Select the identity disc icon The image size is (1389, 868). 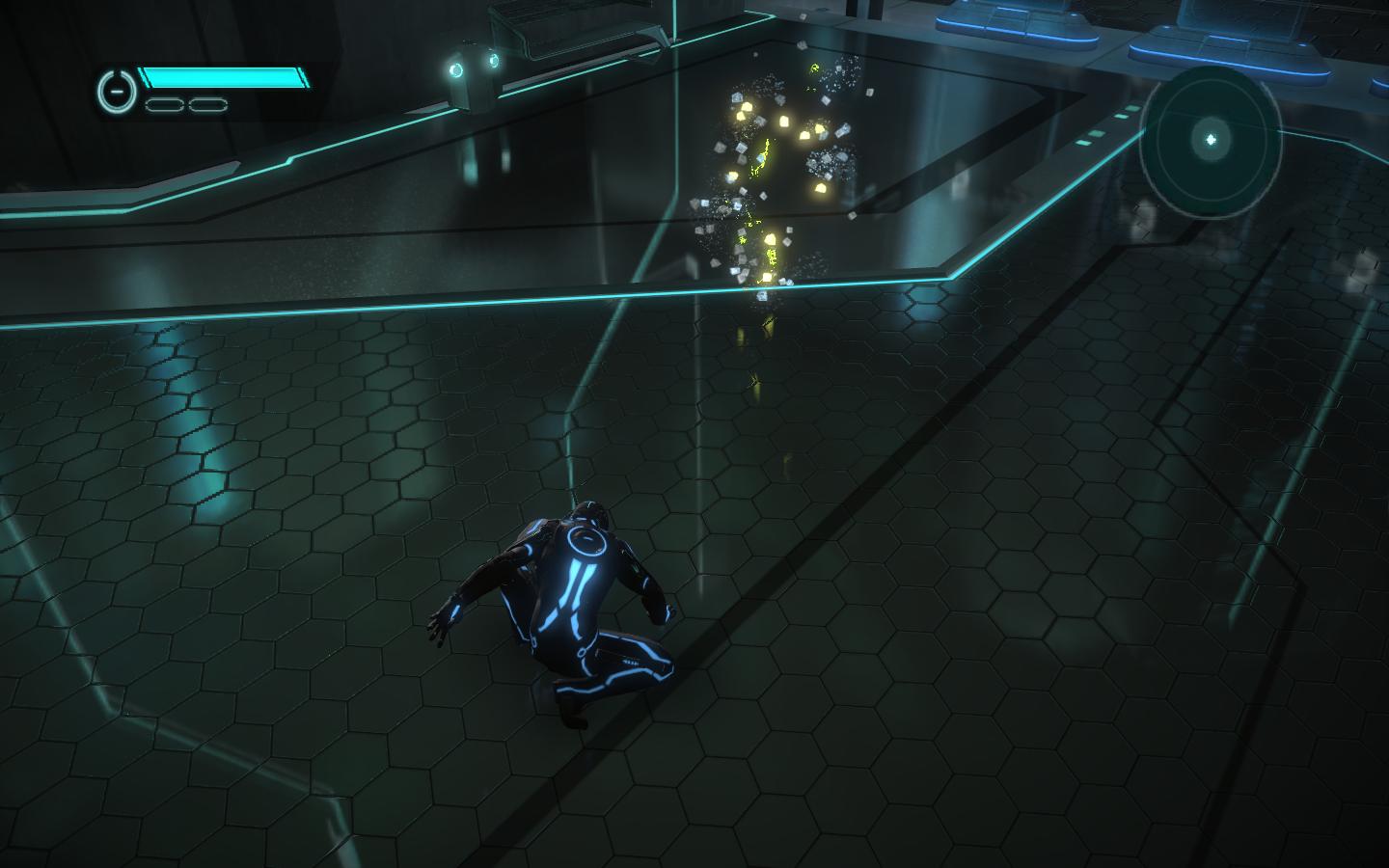pyautogui.click(x=115, y=91)
